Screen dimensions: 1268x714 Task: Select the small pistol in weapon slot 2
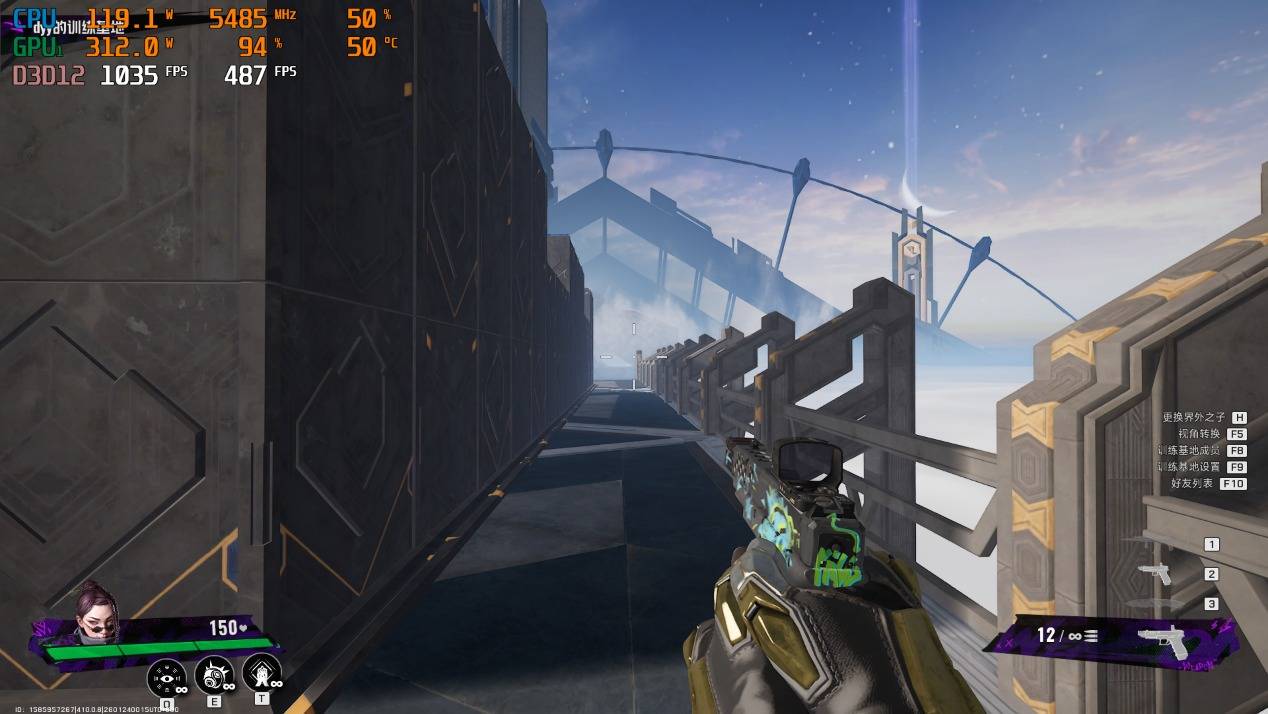pos(1155,573)
